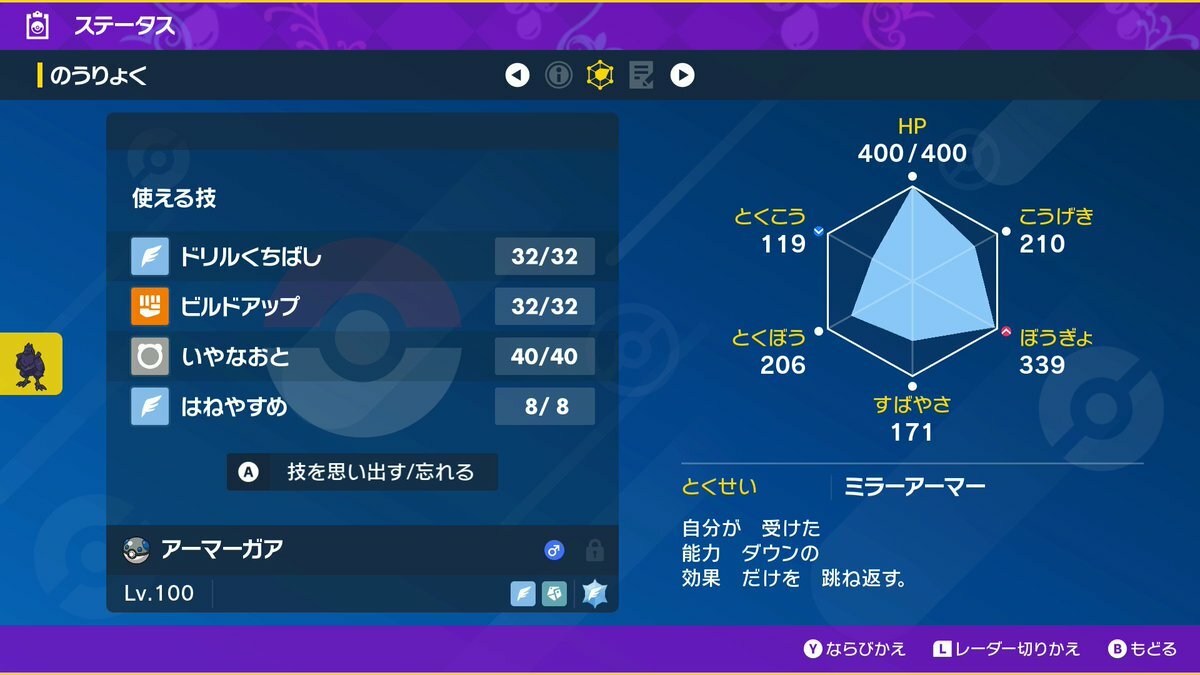Go to previous status page arrow
This screenshot has width=1200, height=675.
coord(517,75)
